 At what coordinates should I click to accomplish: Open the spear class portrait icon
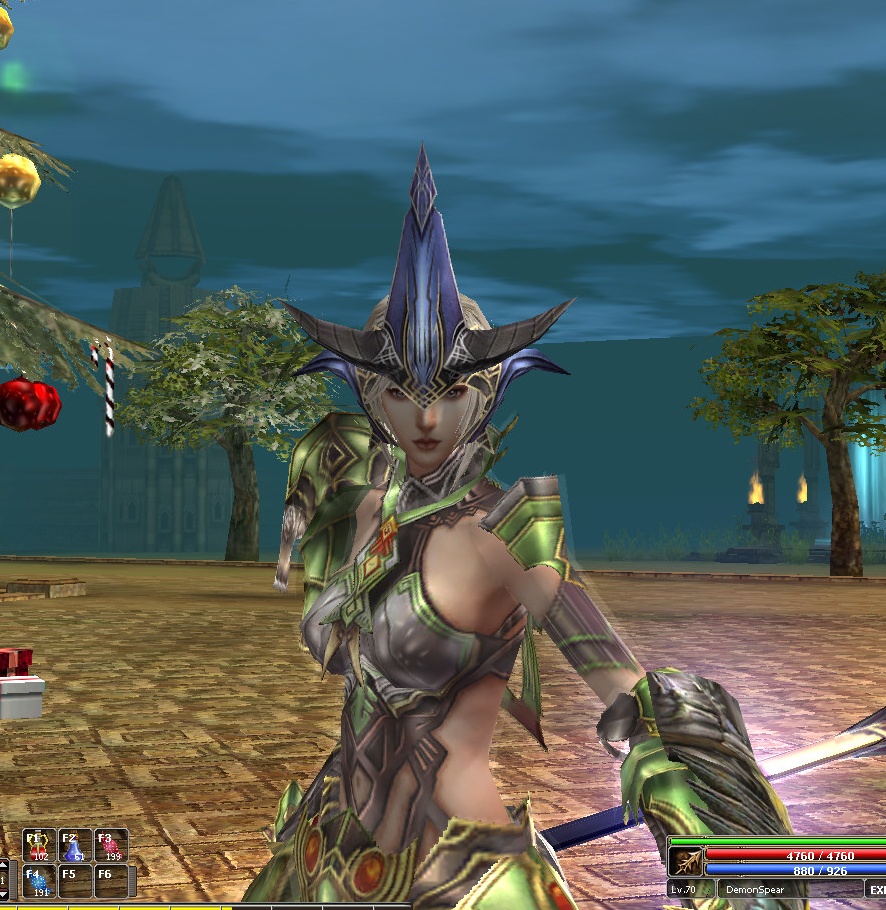(x=686, y=863)
